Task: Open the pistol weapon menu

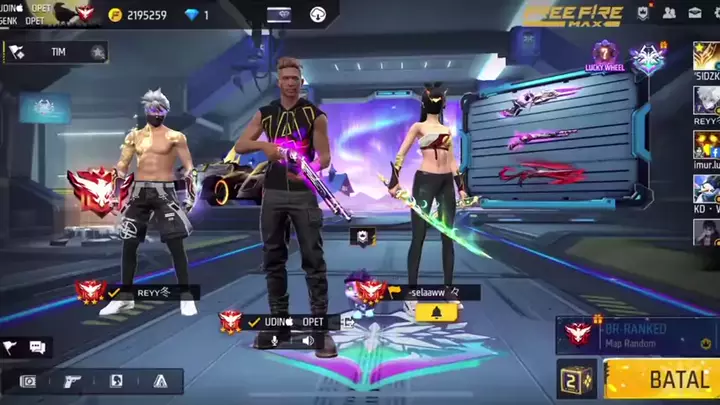Action: [72, 381]
